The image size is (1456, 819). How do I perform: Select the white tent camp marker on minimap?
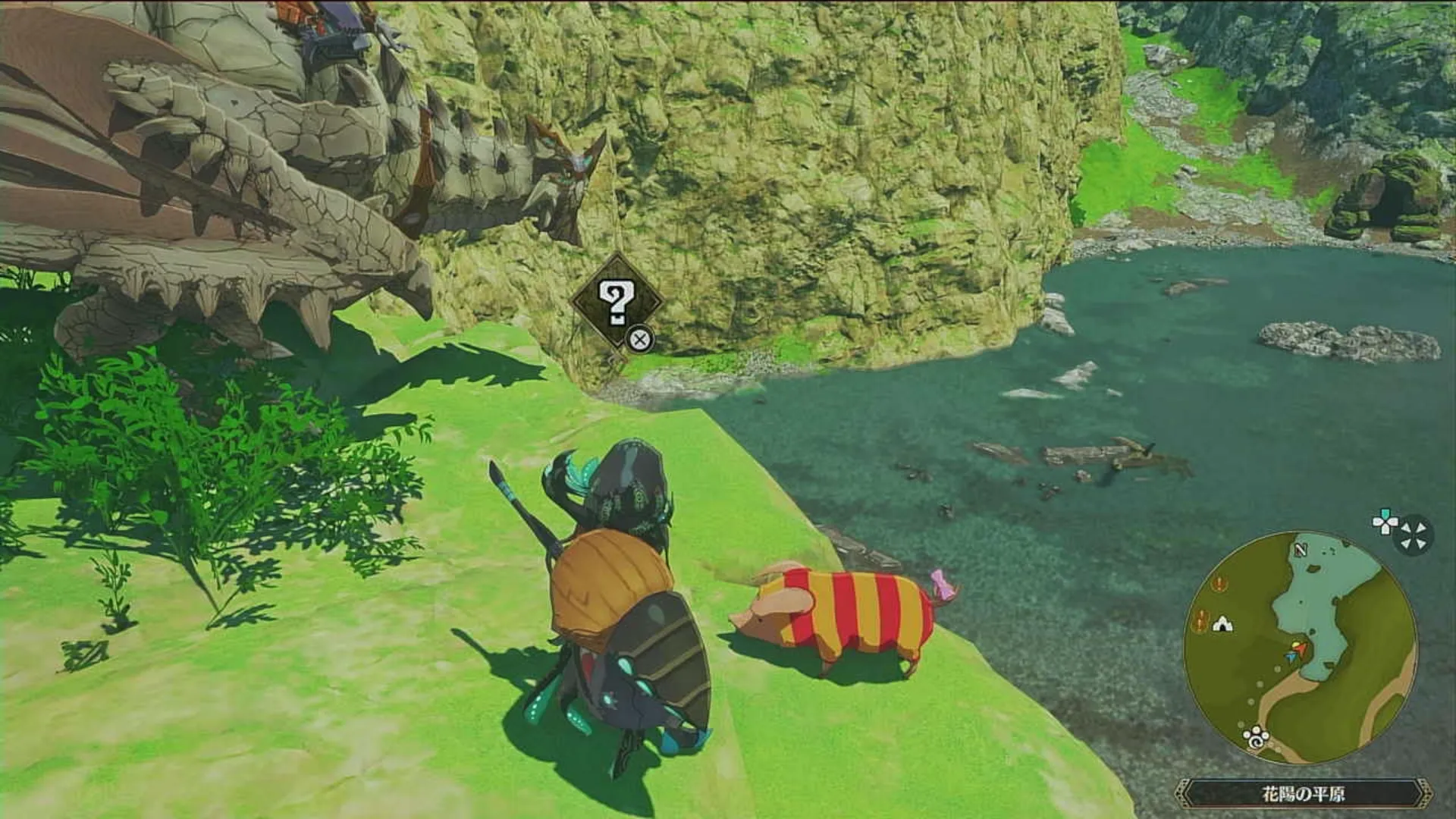1222,624
